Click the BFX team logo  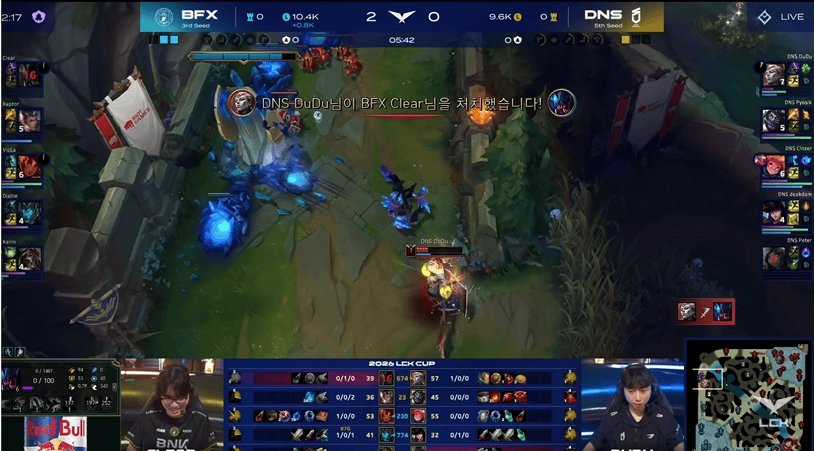click(164, 16)
